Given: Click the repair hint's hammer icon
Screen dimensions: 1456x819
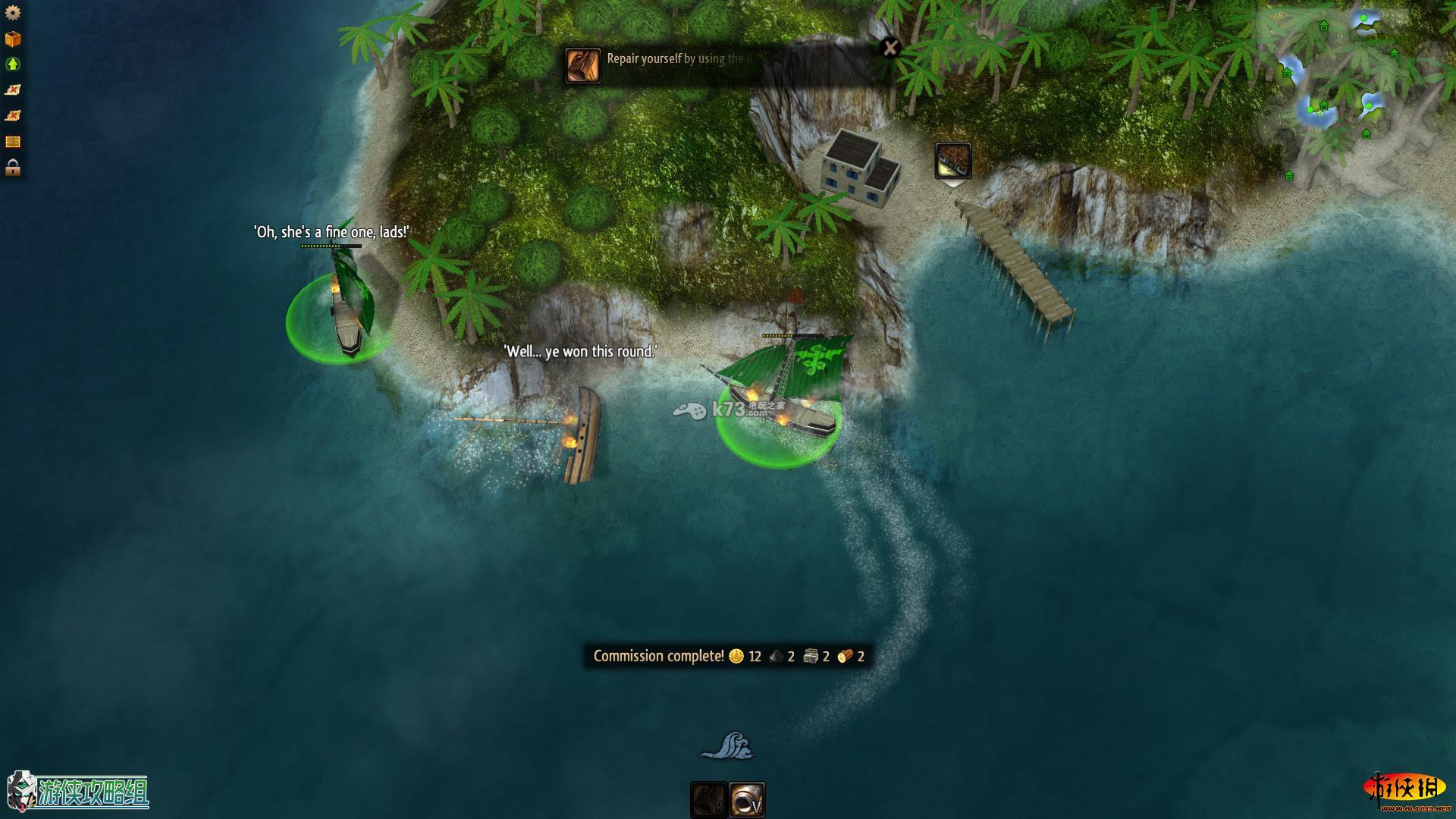Looking at the screenshot, I should [x=583, y=66].
